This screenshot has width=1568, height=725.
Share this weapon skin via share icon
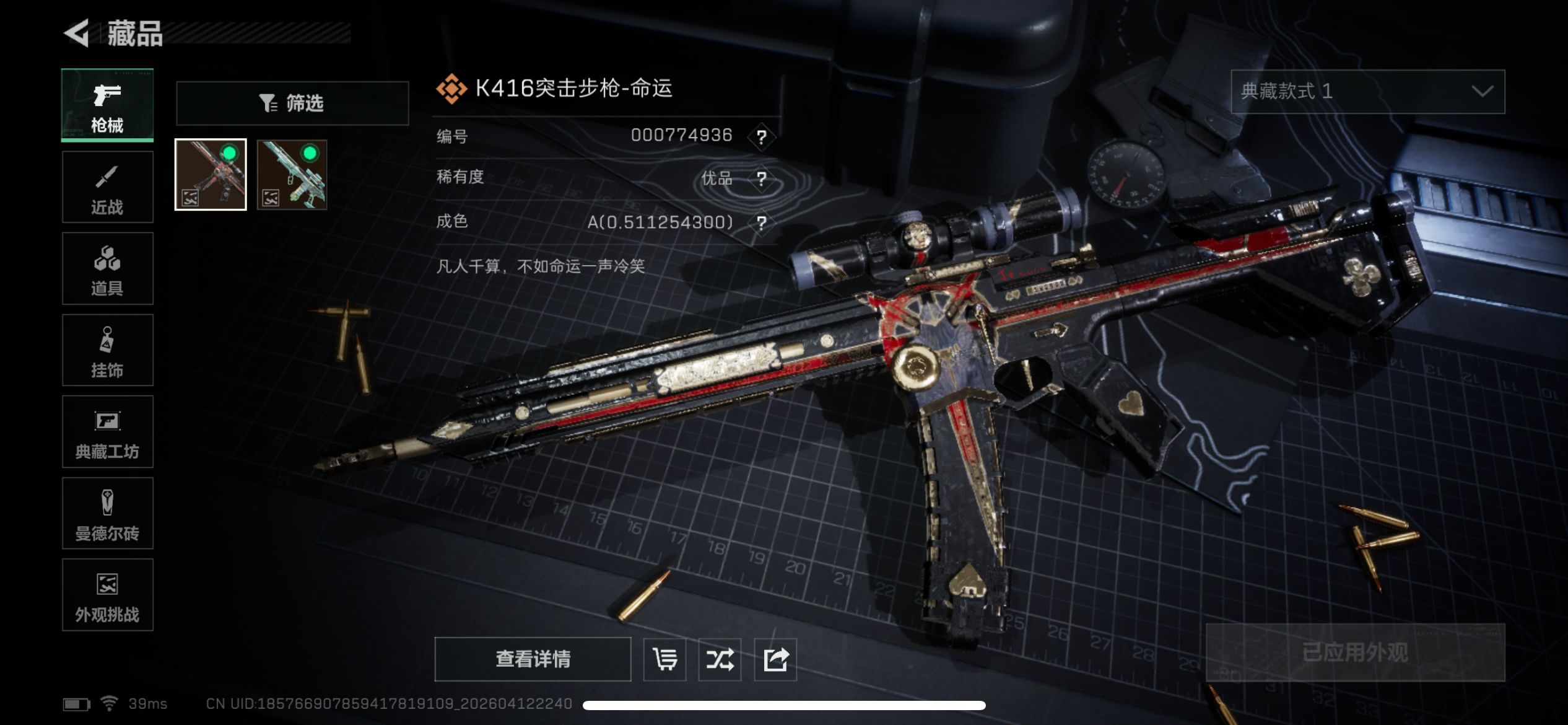tap(775, 659)
